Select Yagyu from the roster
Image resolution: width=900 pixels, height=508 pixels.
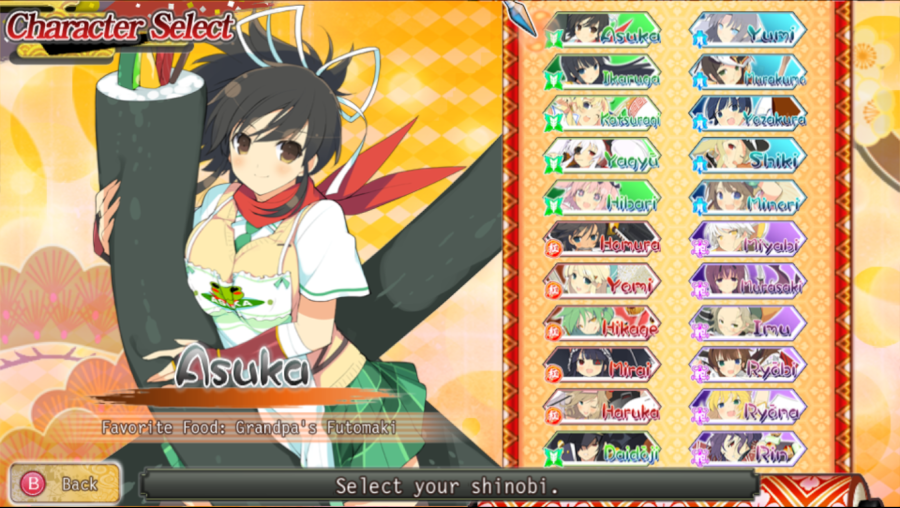click(603, 157)
